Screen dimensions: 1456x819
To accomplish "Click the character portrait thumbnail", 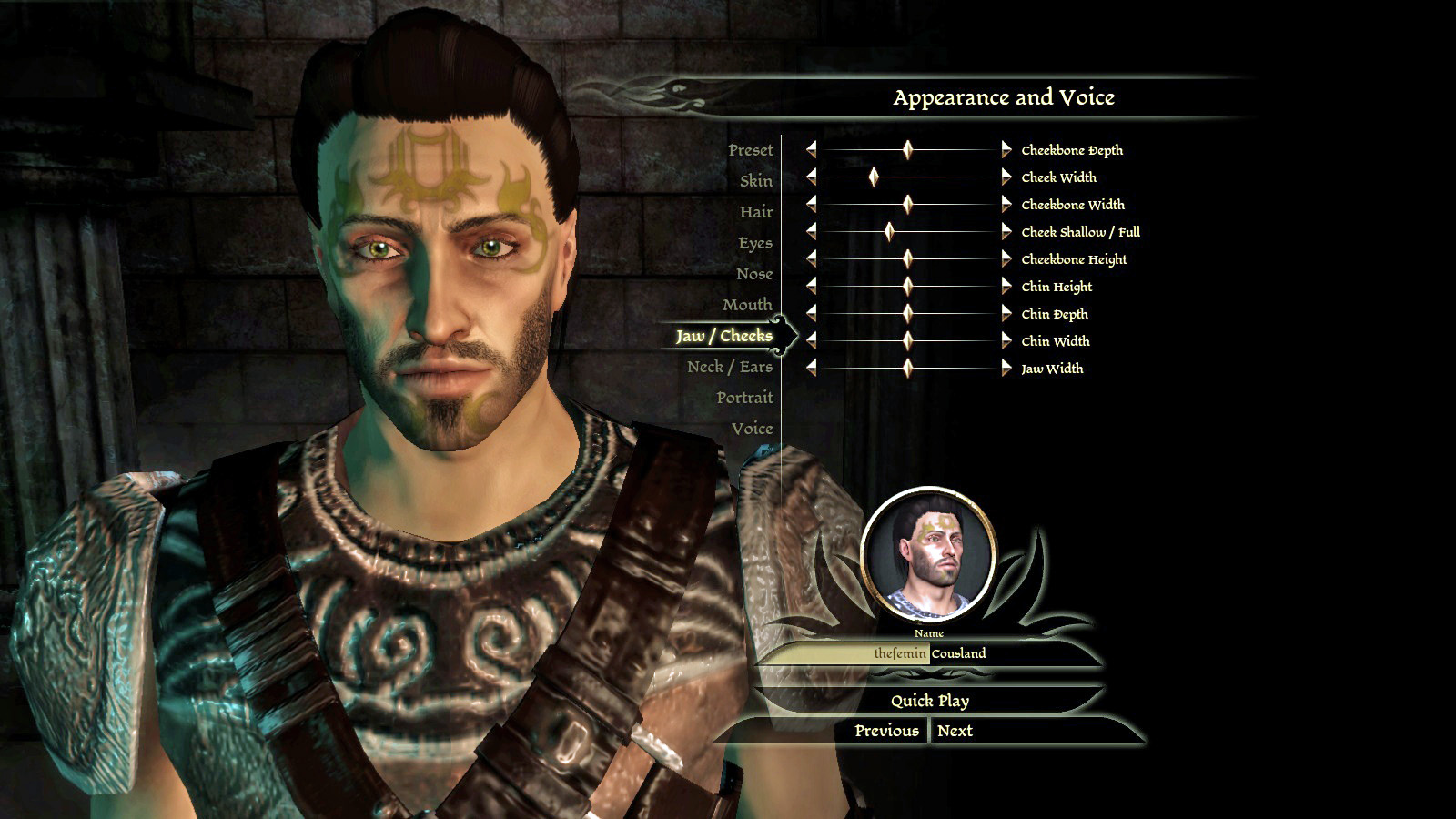I will click(x=928, y=554).
